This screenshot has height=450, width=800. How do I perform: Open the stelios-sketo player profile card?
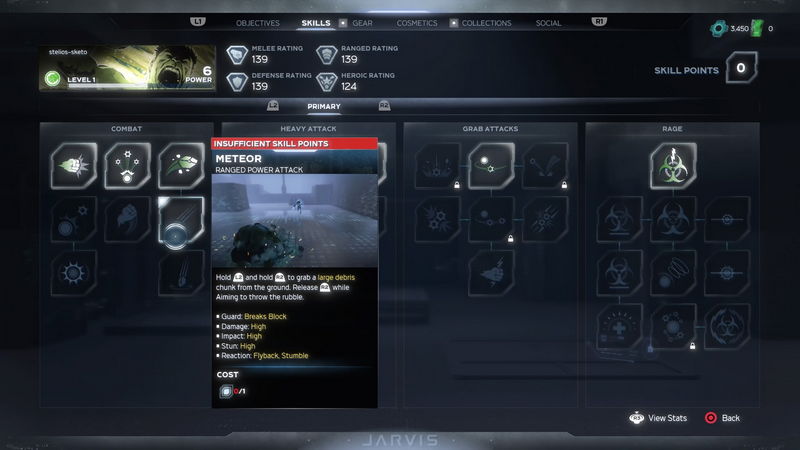tap(127, 69)
